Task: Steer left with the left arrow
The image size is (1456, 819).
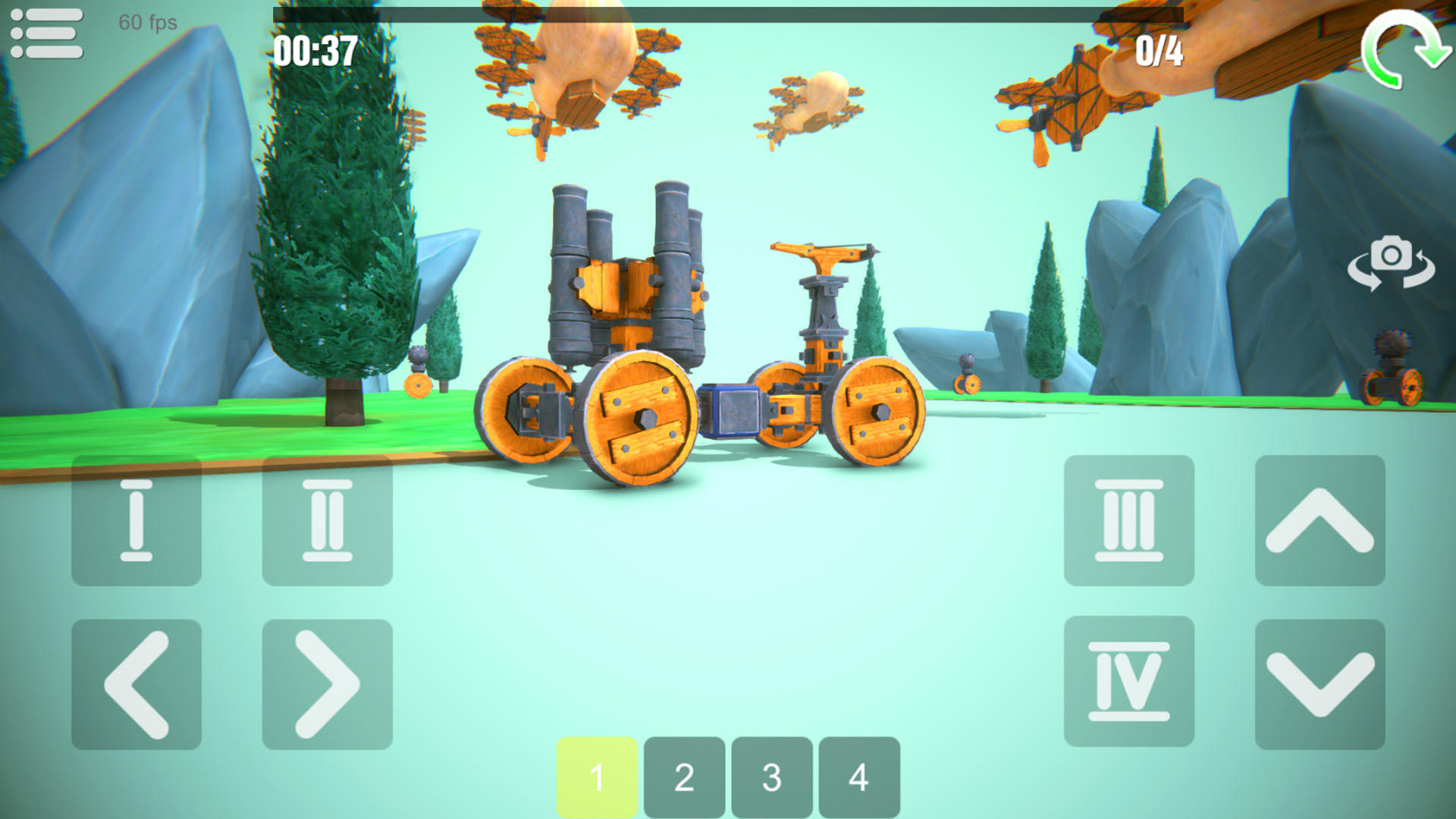Action: (x=136, y=682)
